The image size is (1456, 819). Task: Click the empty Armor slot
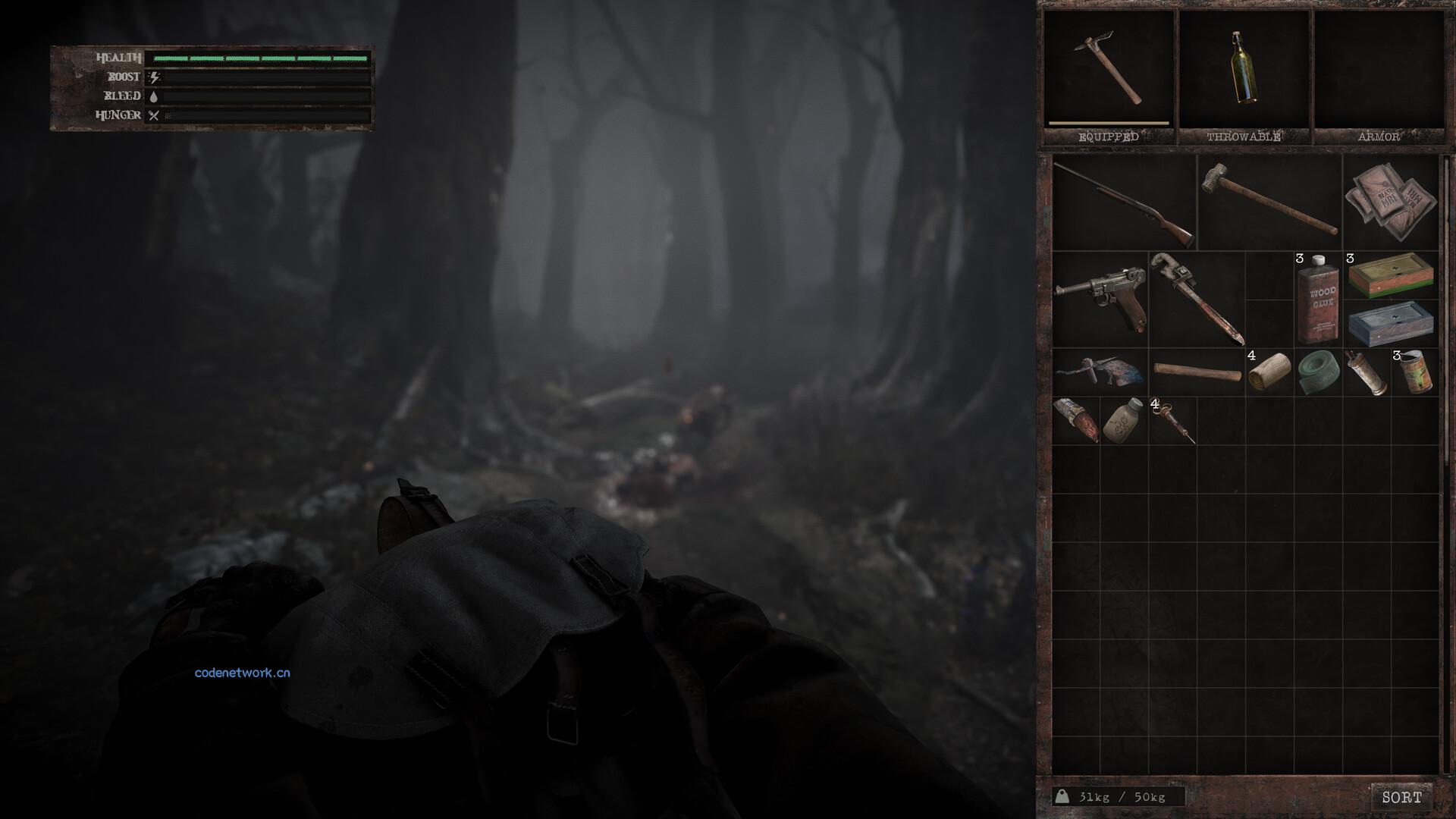[1378, 70]
